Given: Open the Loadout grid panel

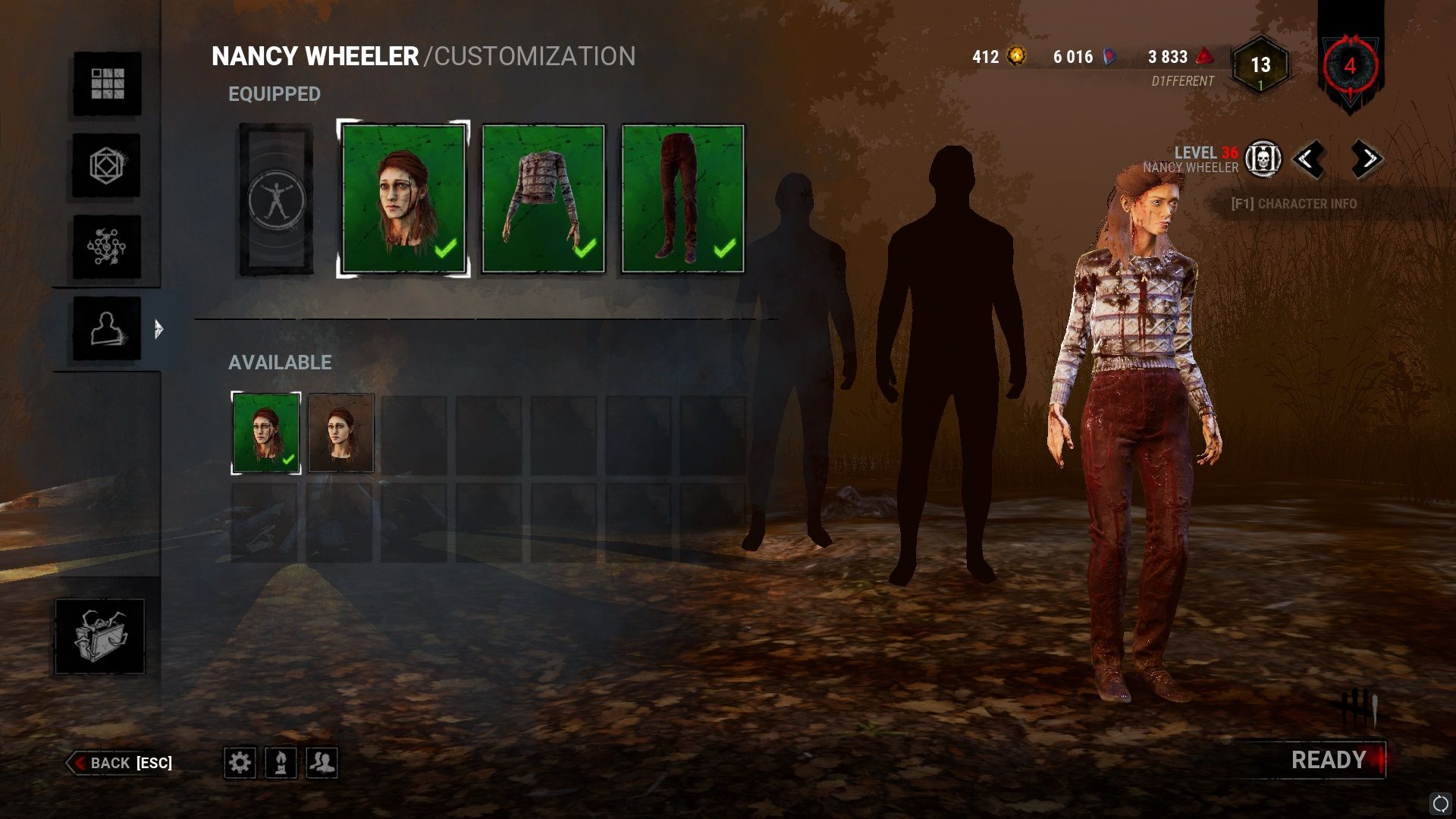Looking at the screenshot, I should [x=108, y=85].
